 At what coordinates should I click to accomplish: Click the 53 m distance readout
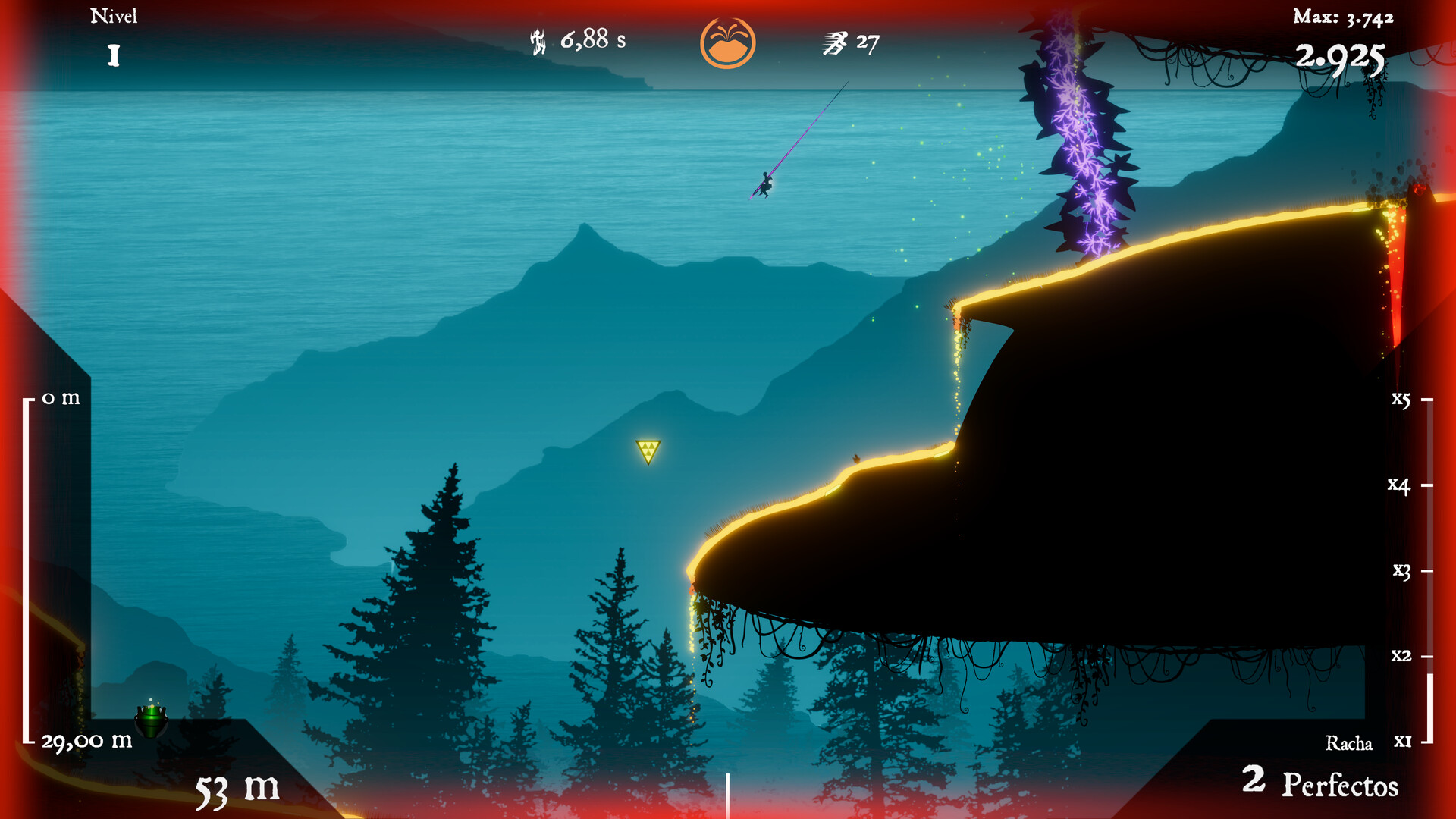click(235, 789)
